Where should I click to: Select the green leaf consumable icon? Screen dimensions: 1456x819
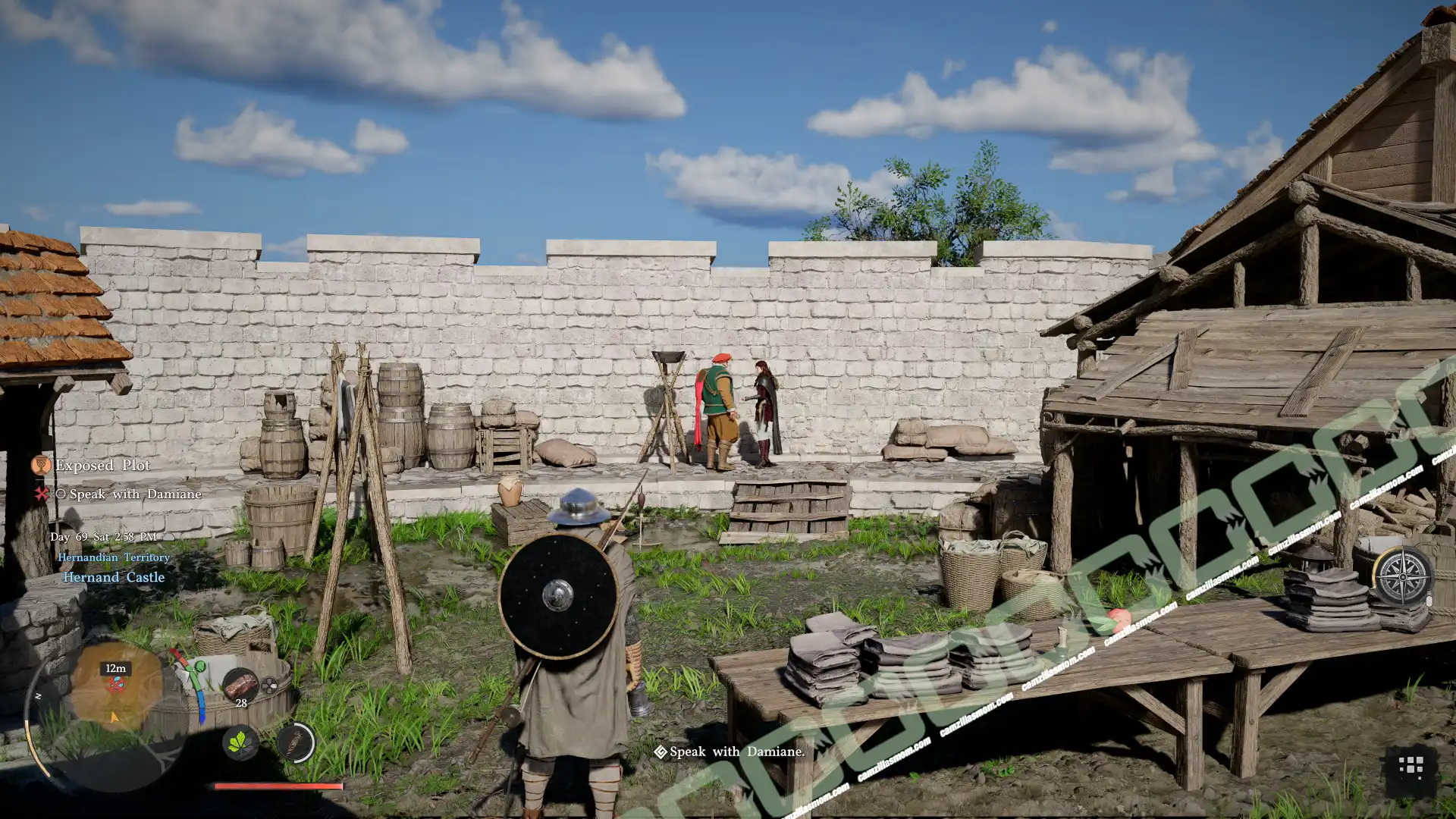[240, 745]
